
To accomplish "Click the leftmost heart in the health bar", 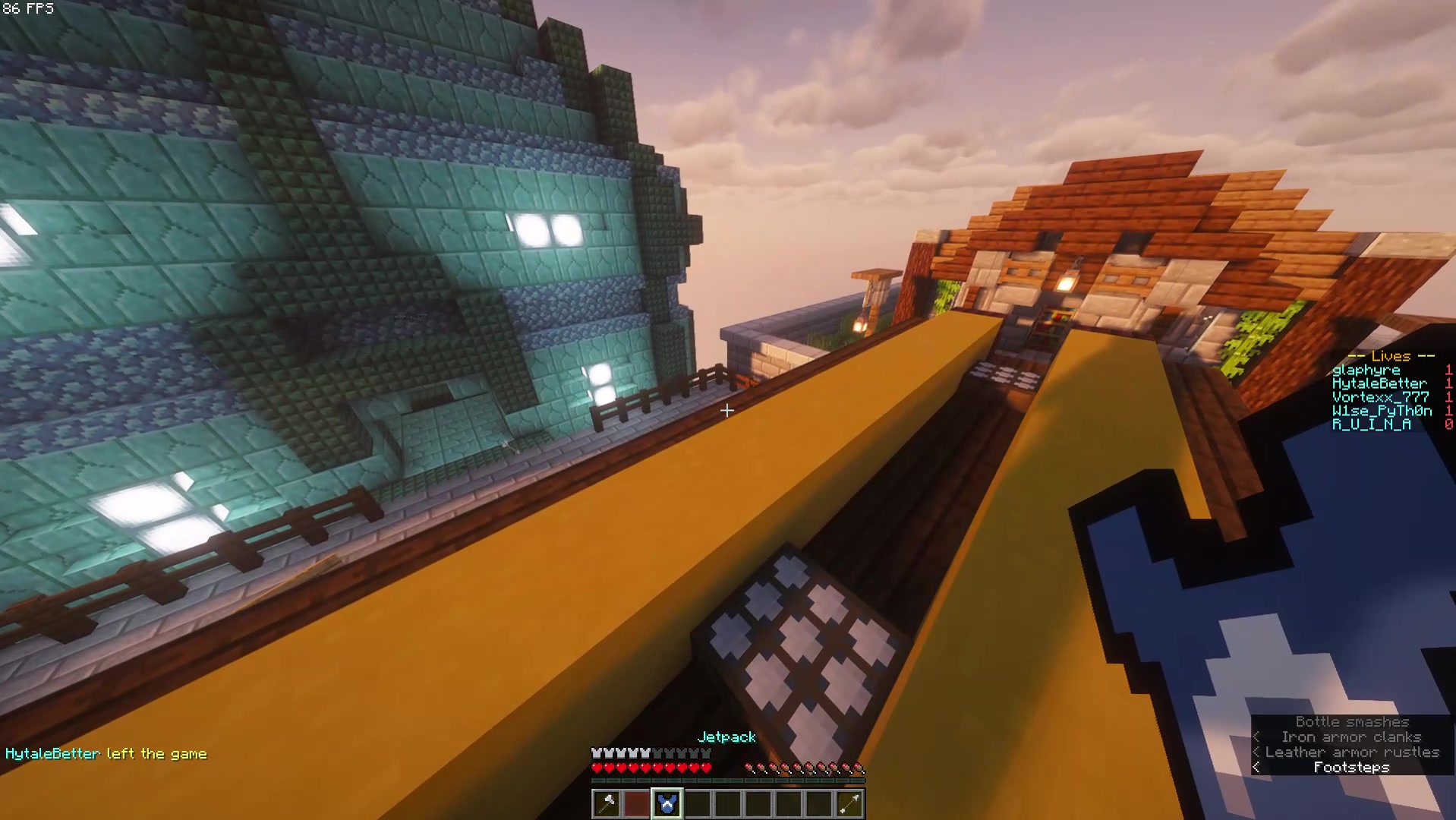I will click(x=597, y=767).
